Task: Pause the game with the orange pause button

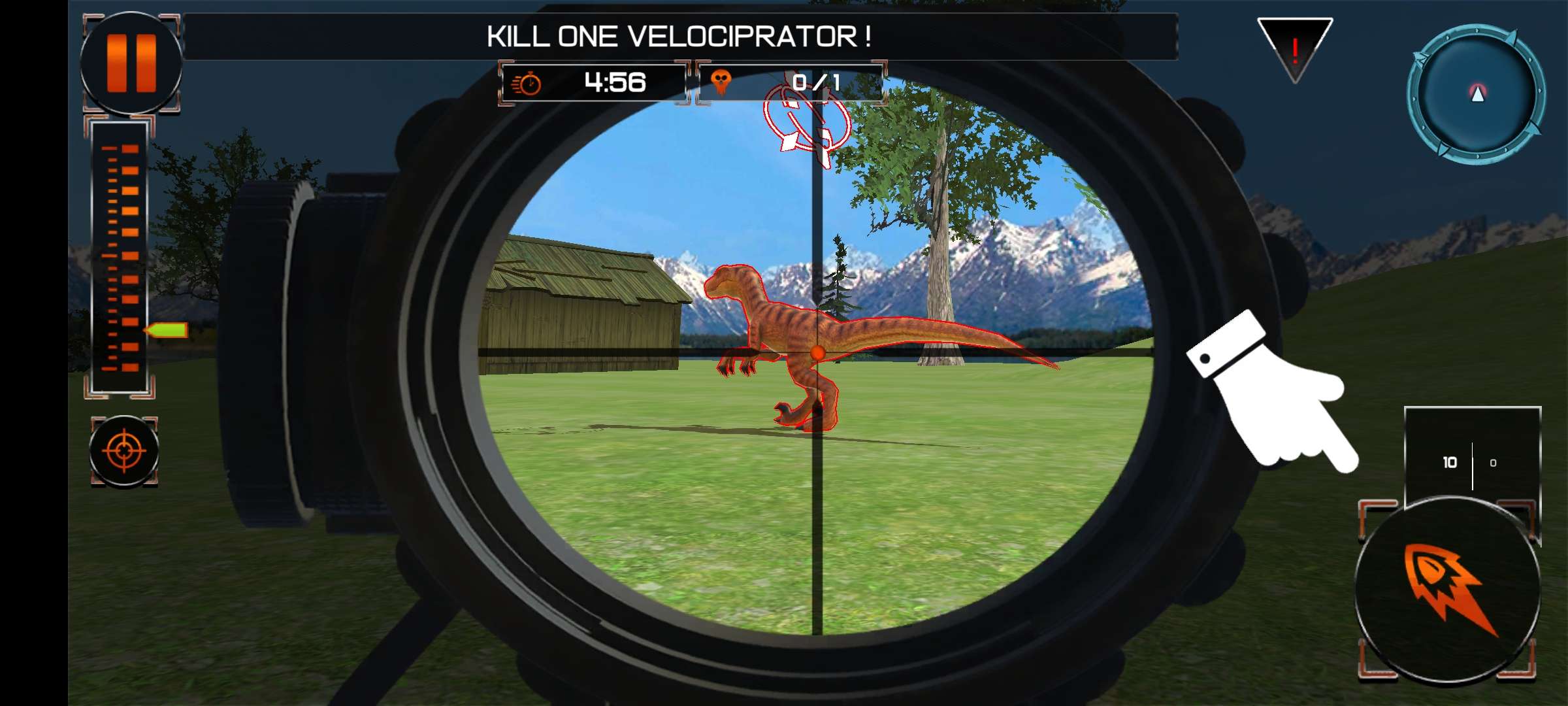Action: 131,63
